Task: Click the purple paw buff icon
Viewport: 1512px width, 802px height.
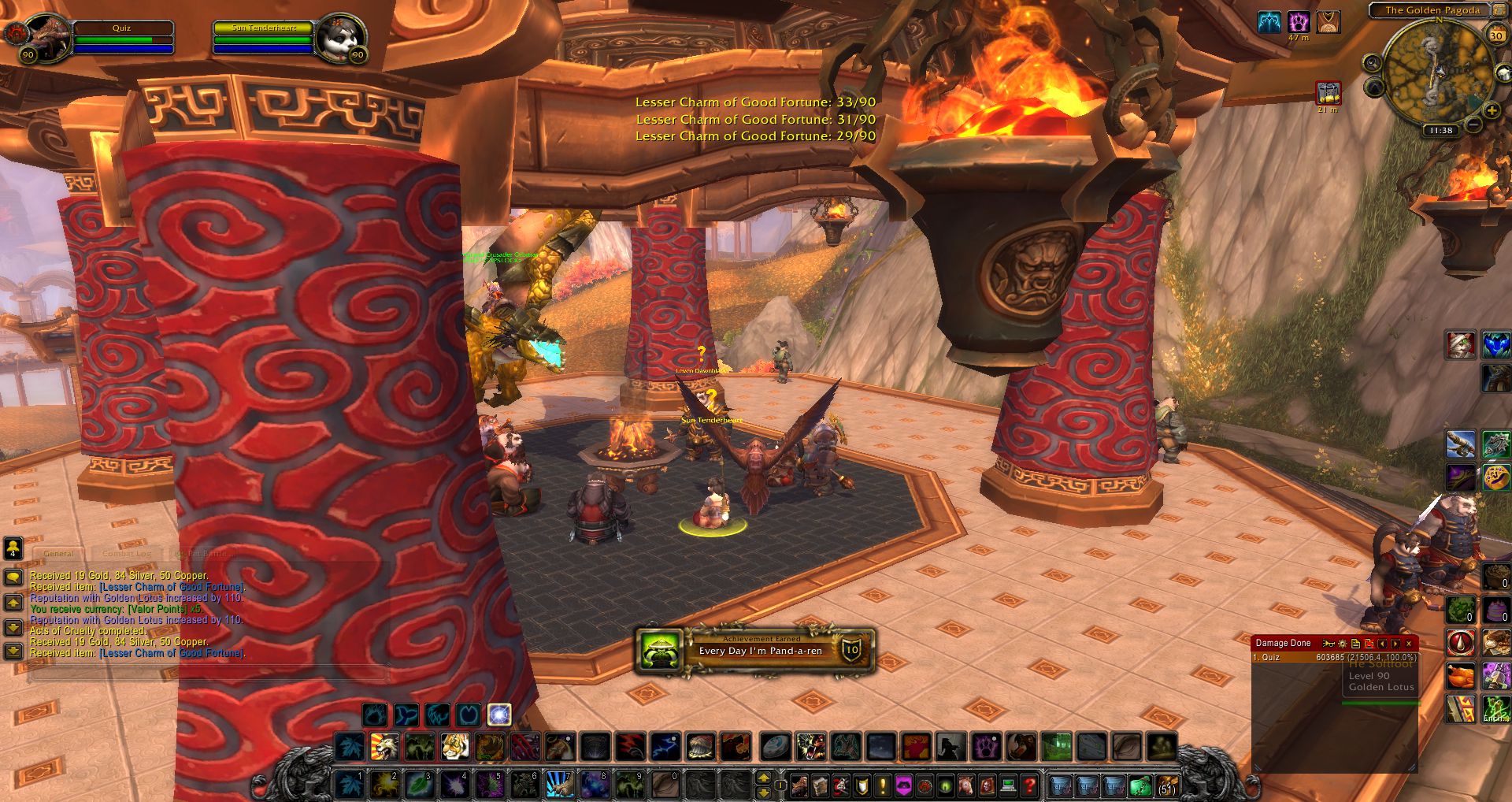Action: 1299,22
